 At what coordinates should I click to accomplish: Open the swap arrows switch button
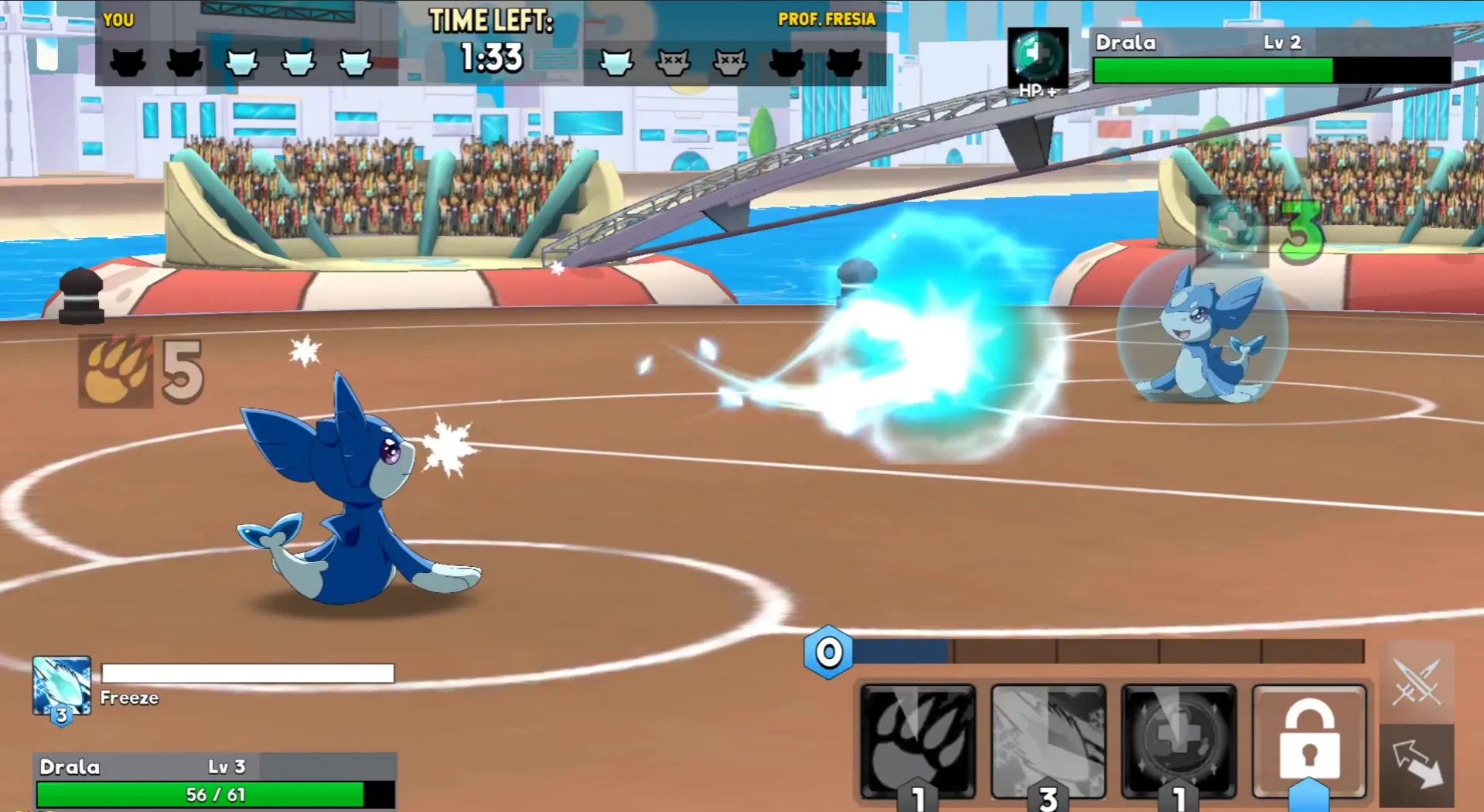[x=1417, y=764]
